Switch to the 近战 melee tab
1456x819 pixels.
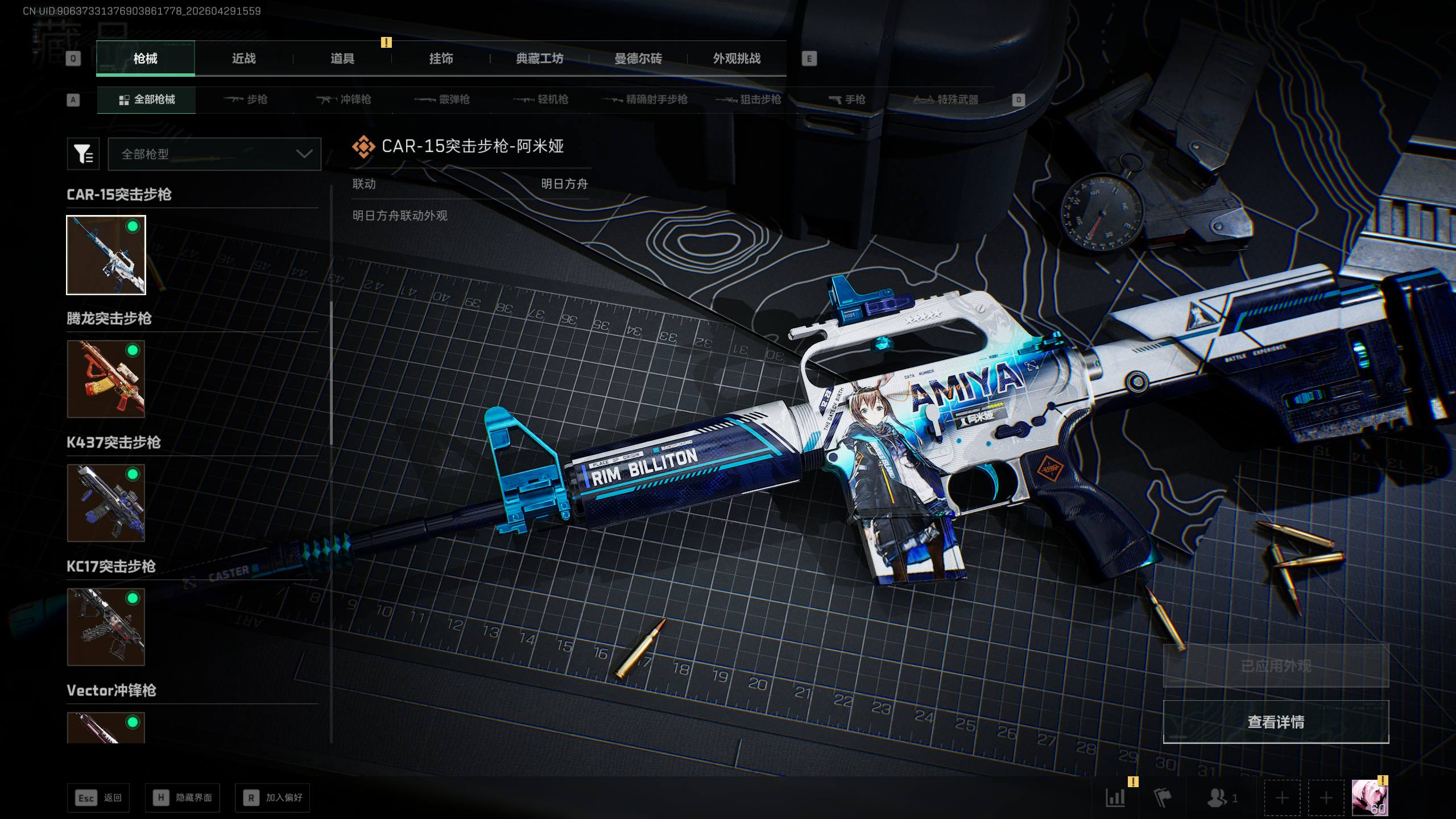tap(244, 59)
